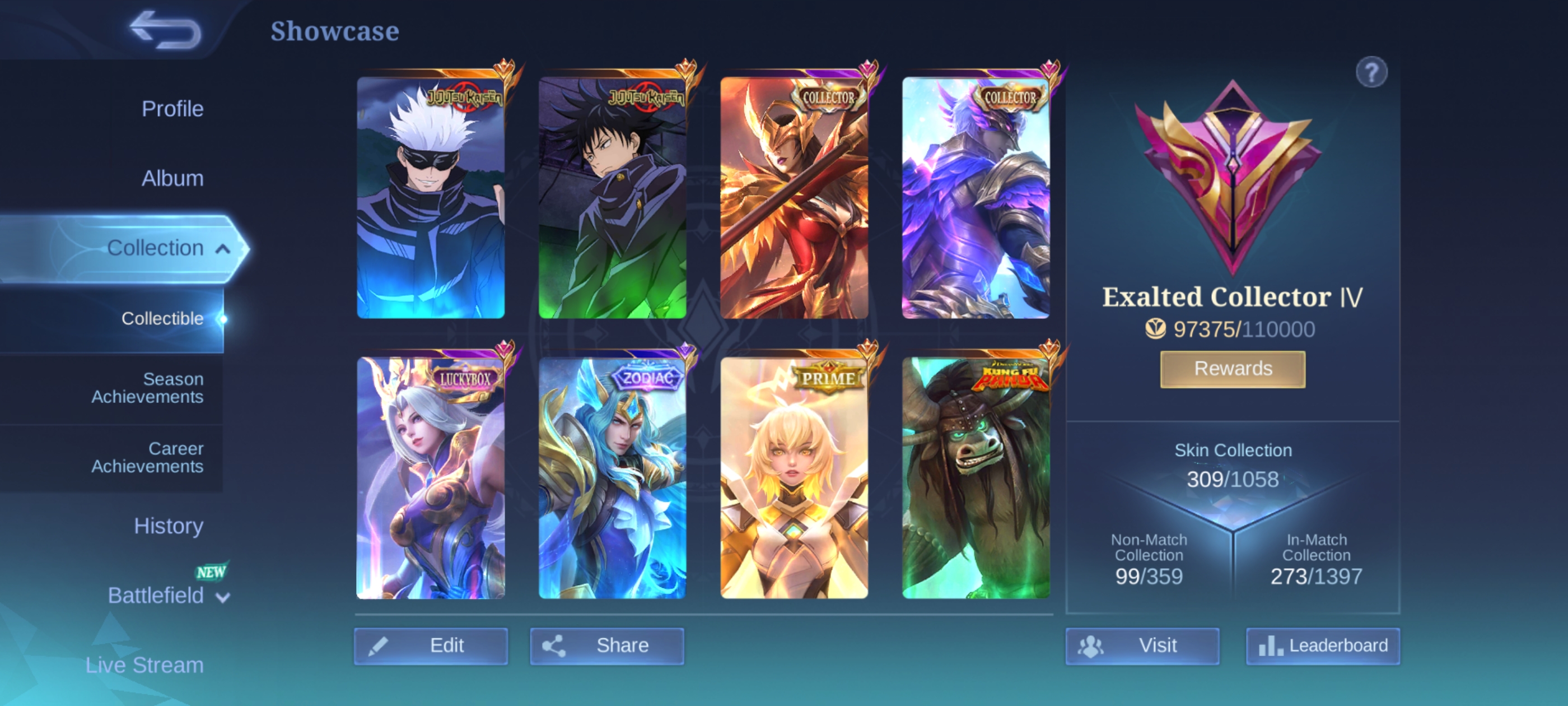1568x706 pixels.
Task: Open the Profile tab
Action: click(x=172, y=109)
